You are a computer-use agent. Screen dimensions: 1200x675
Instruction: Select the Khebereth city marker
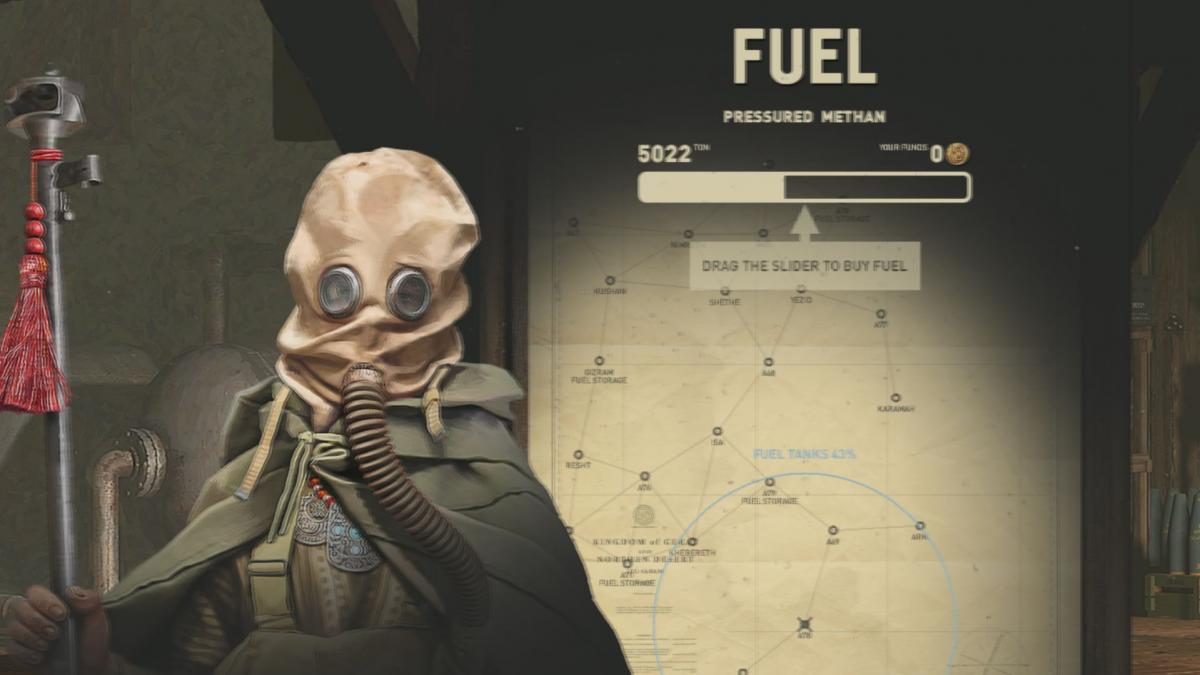[693, 542]
